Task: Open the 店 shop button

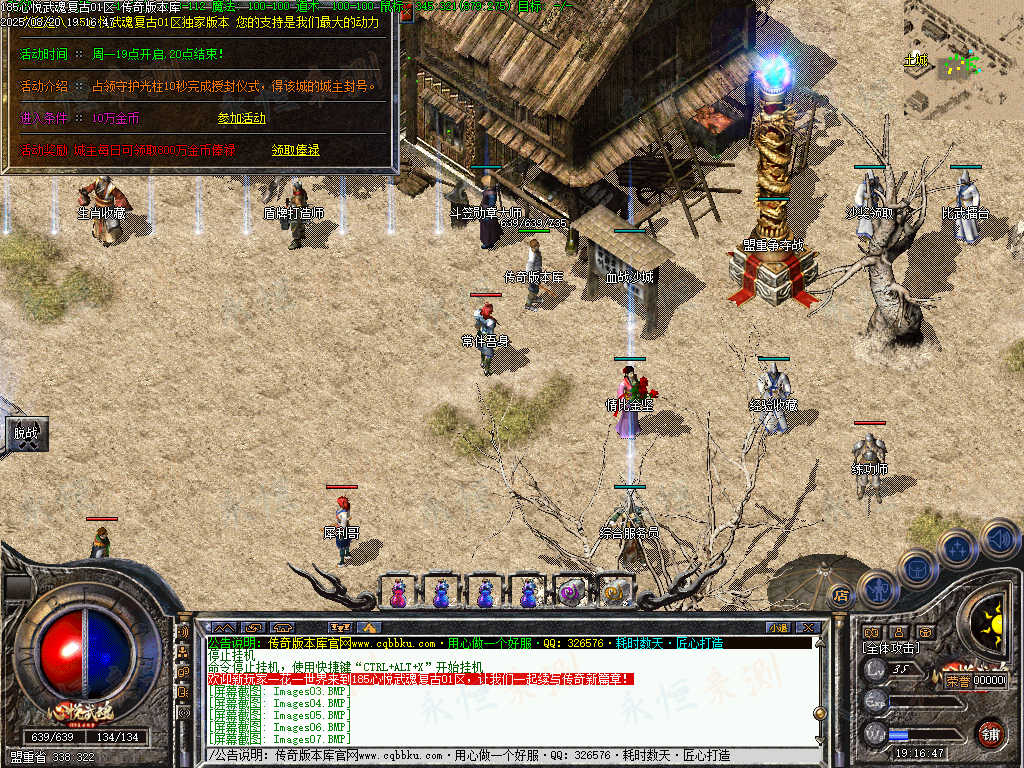Action: pyautogui.click(x=841, y=595)
